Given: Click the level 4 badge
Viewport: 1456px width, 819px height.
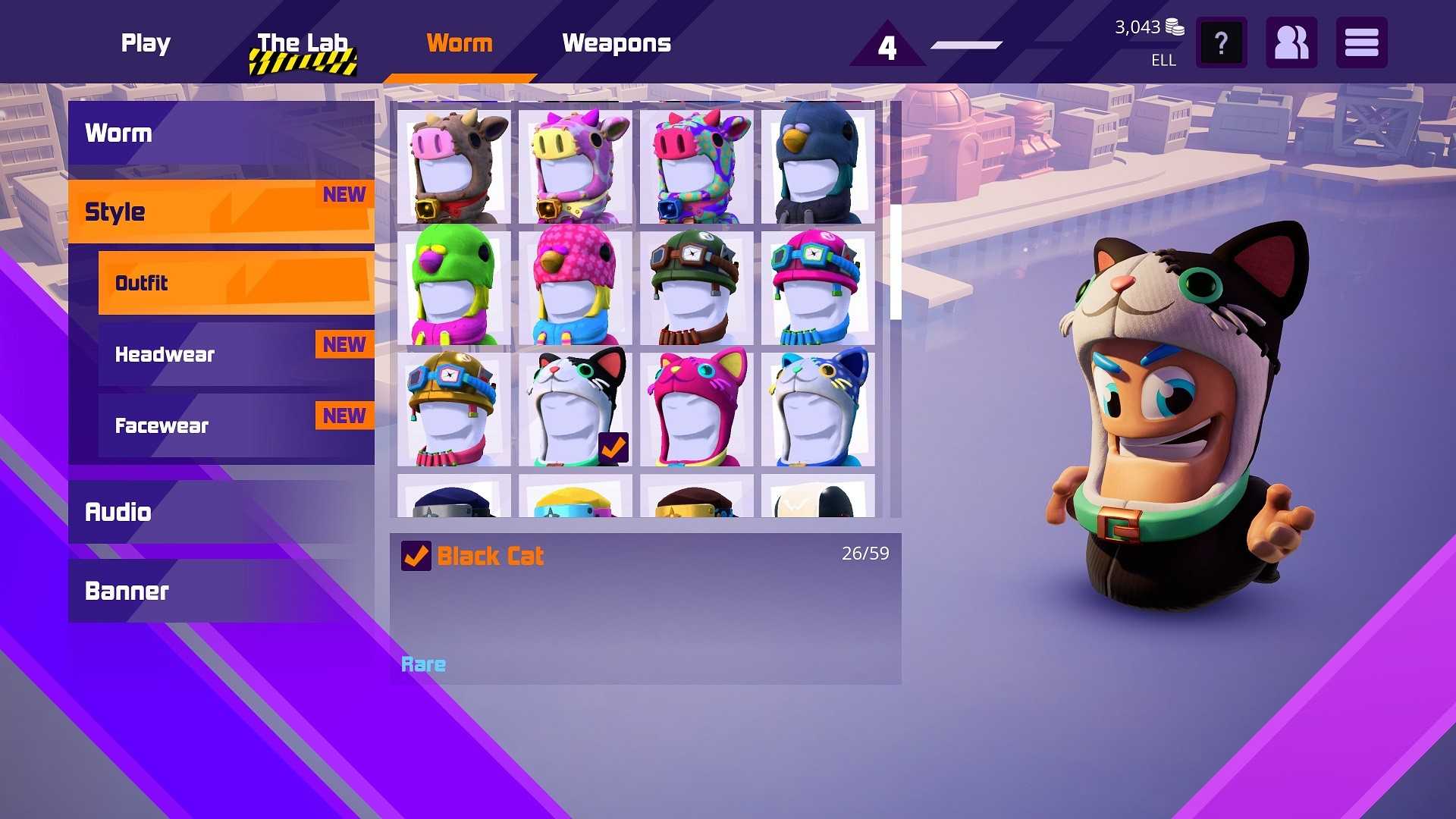Looking at the screenshot, I should (886, 47).
